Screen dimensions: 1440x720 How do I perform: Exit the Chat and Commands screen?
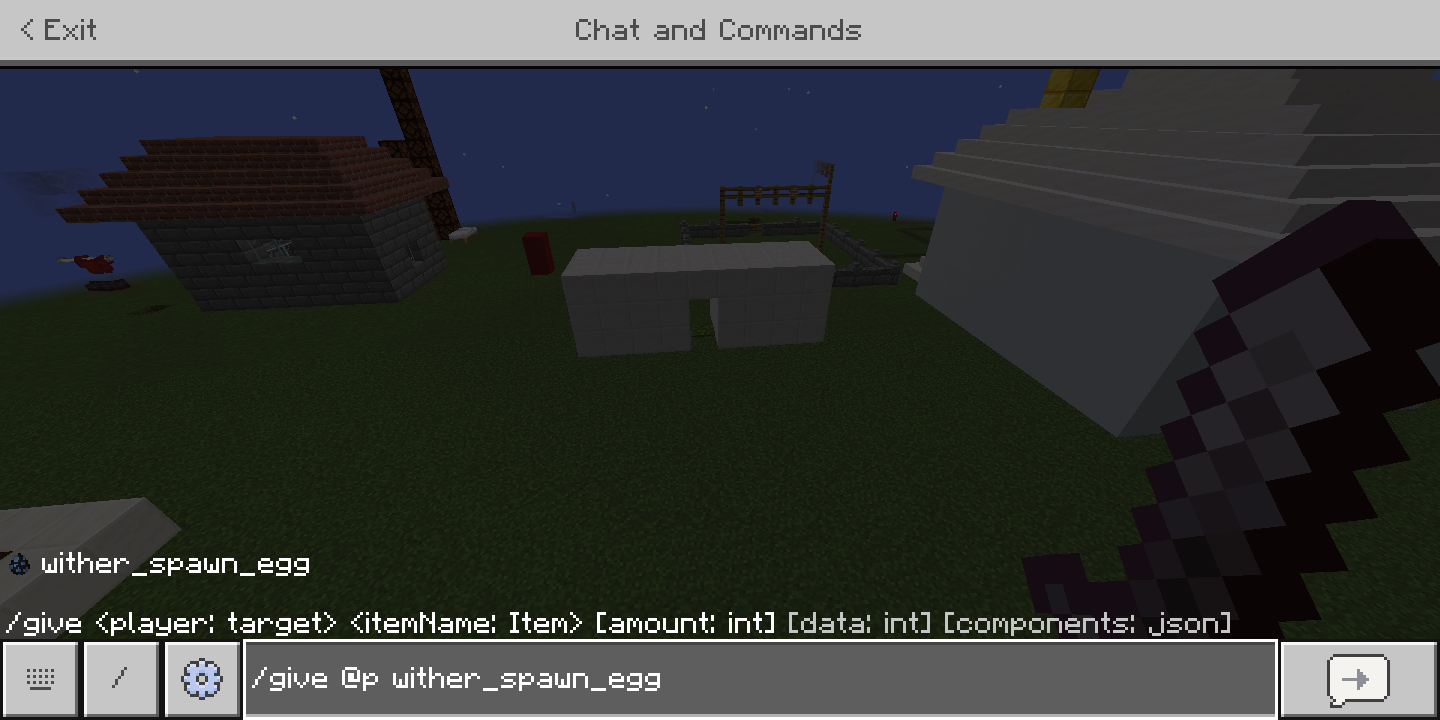pos(55,29)
